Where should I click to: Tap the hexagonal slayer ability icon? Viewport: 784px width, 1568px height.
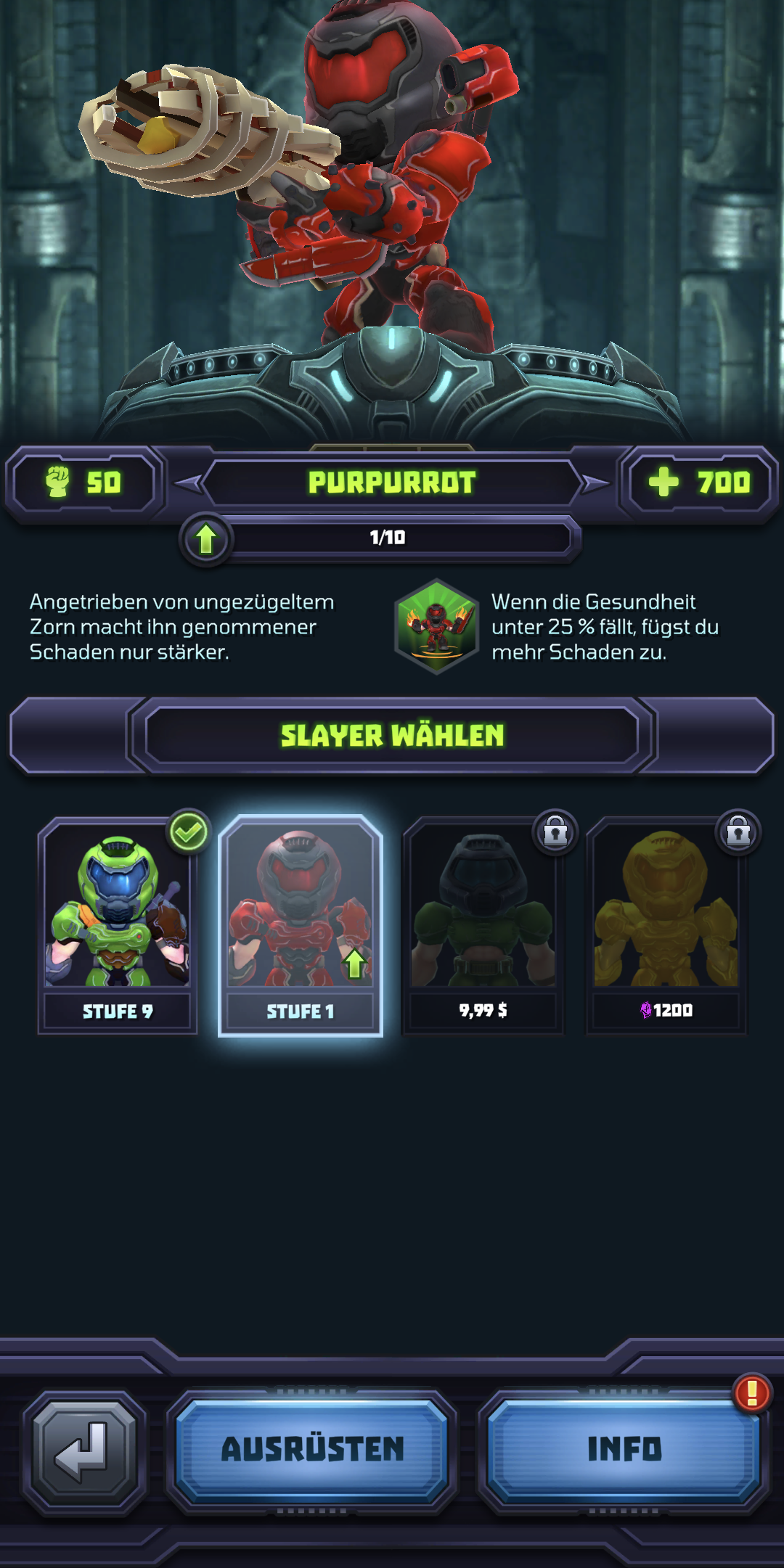(436, 626)
